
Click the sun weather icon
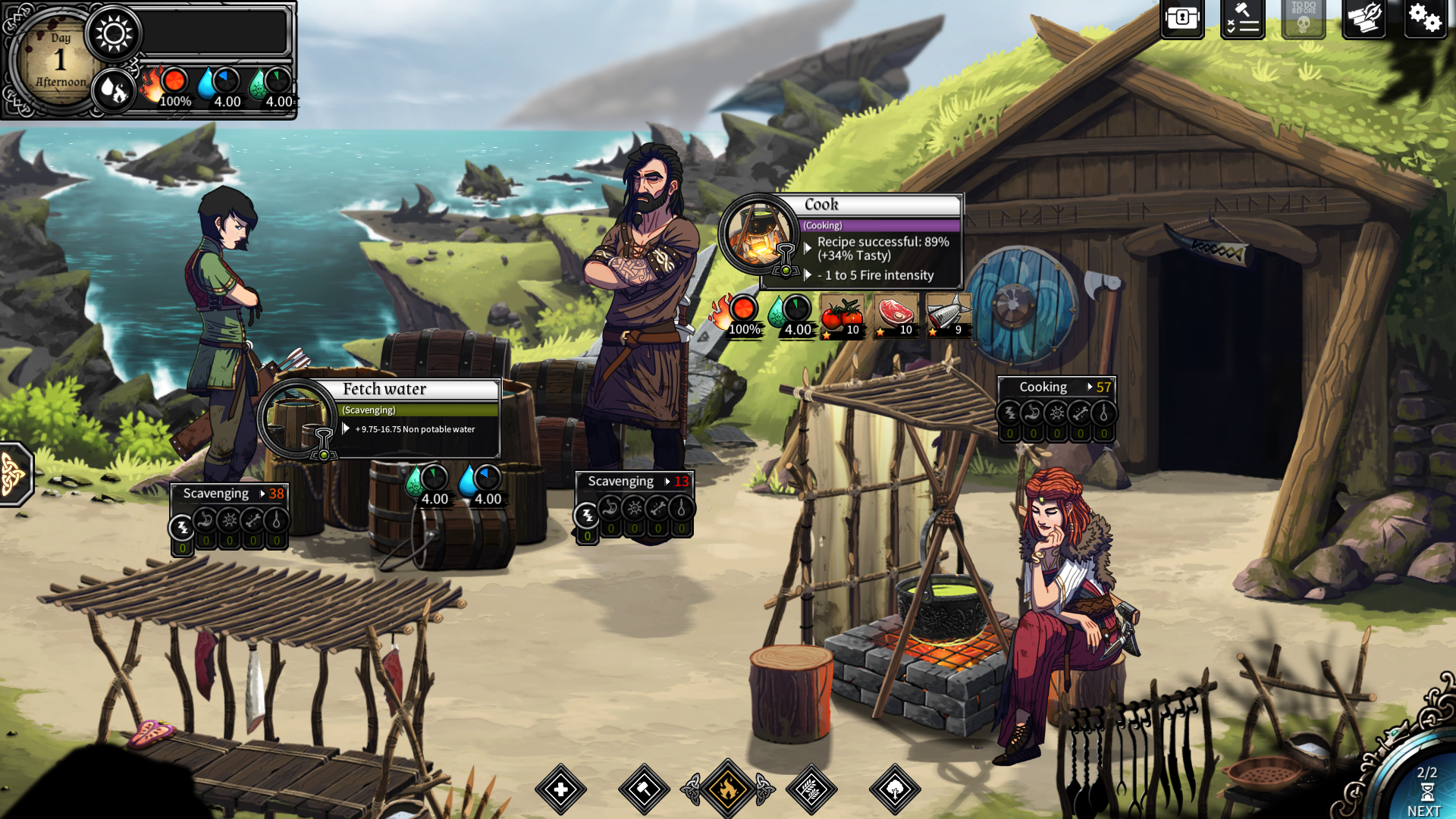114,34
